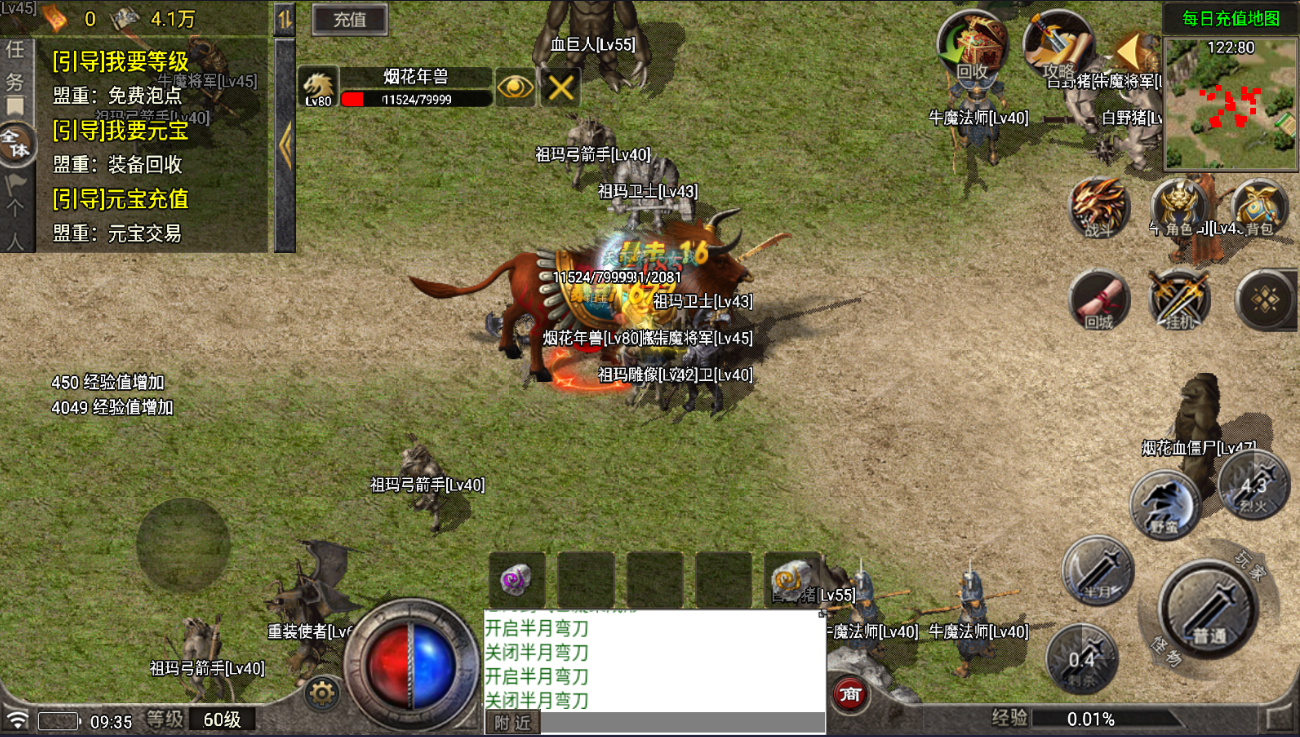Screen dimensions: 1300x737
Task: Activate the 半月 half-moon sword skill
Action: [x=1098, y=571]
